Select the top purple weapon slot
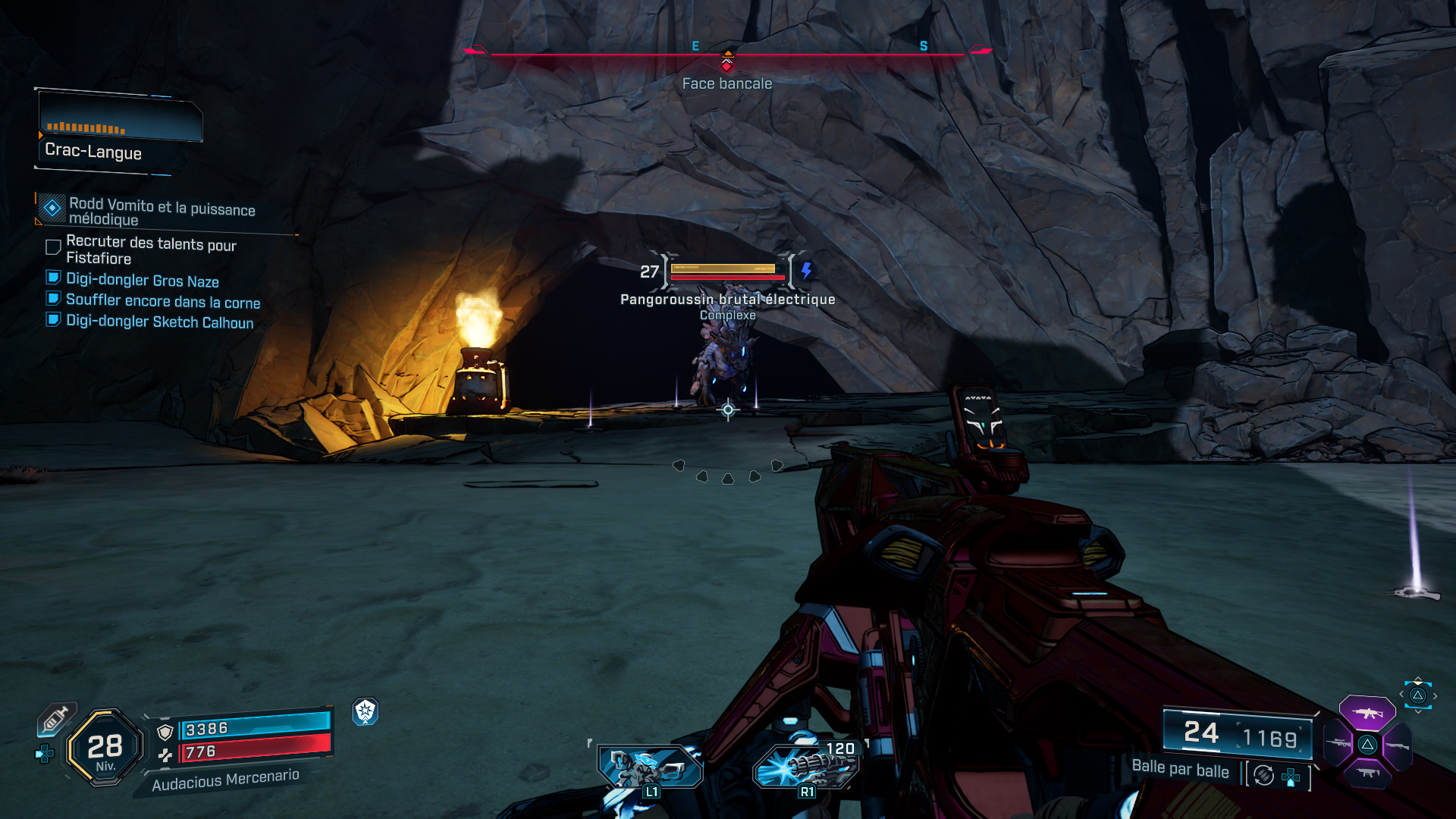The height and width of the screenshot is (819, 1456). click(x=1367, y=713)
